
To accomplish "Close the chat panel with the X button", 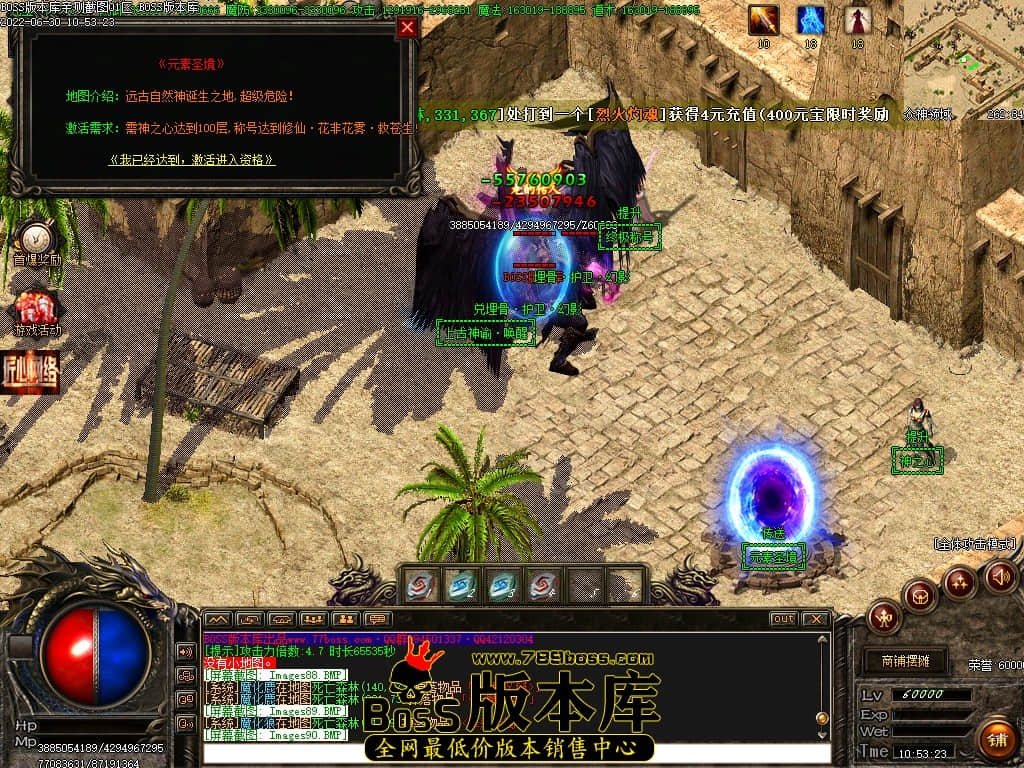I will [x=816, y=619].
